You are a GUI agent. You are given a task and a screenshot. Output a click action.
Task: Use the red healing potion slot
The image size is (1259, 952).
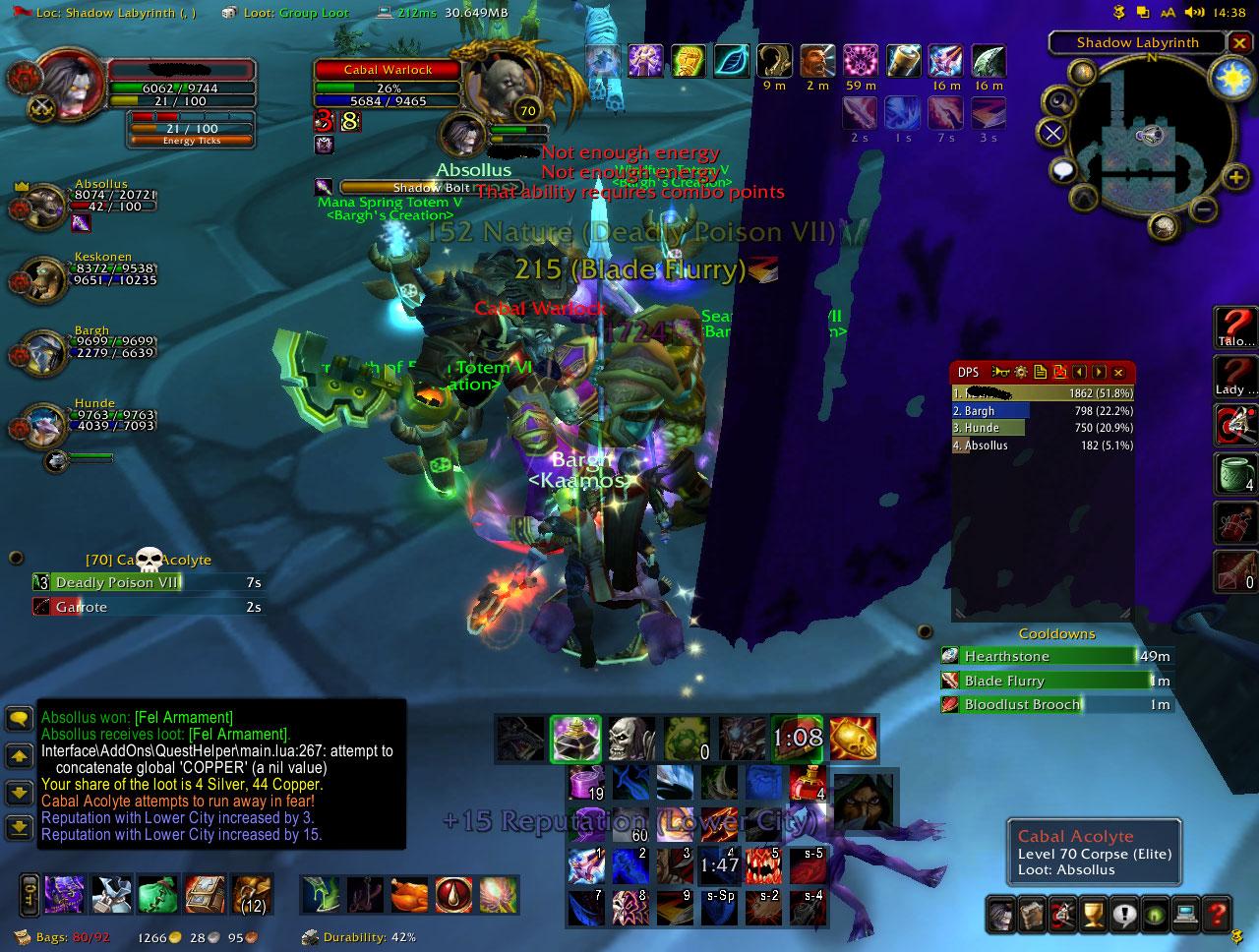(807, 784)
